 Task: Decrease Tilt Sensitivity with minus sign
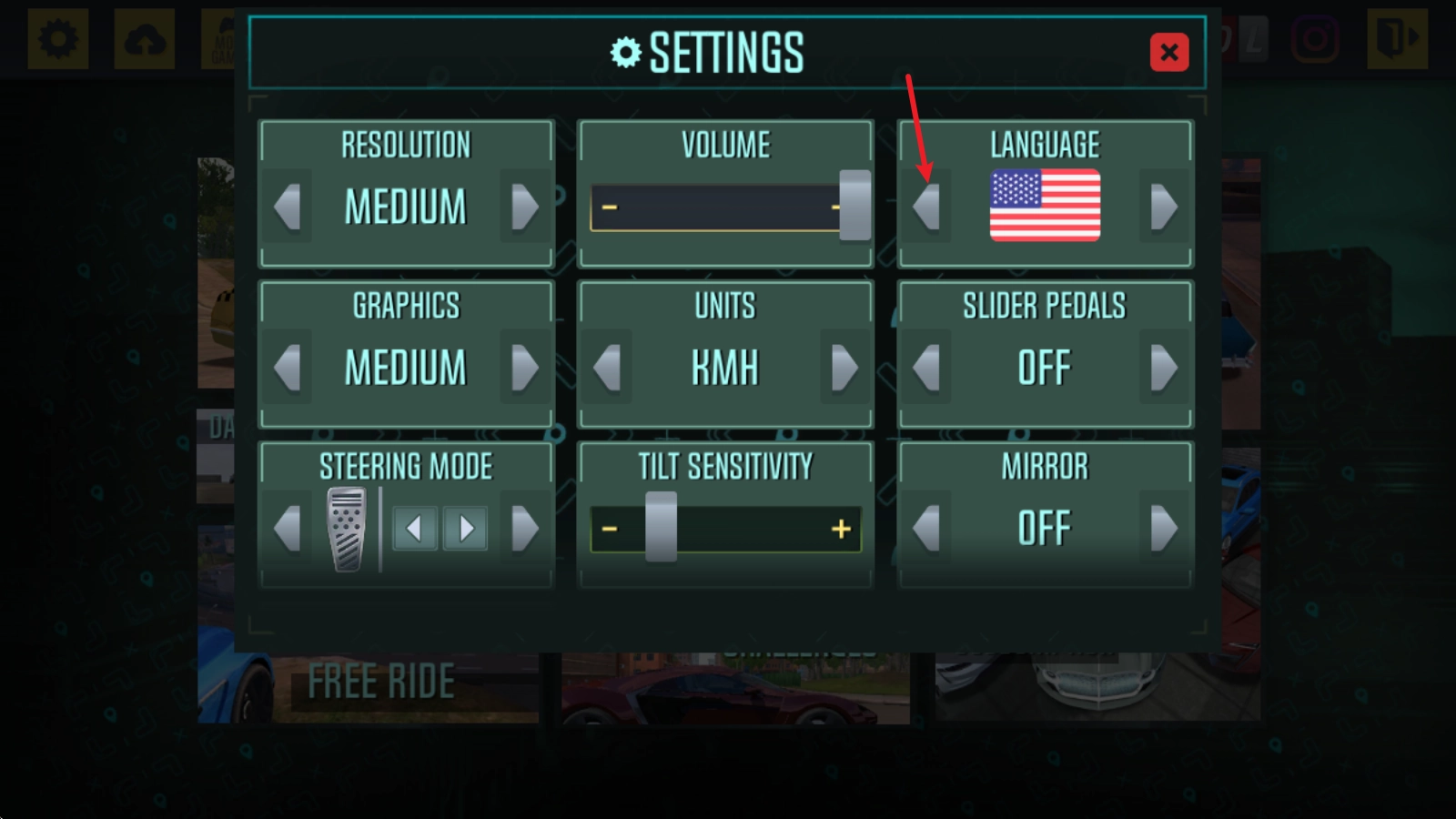pos(610,529)
